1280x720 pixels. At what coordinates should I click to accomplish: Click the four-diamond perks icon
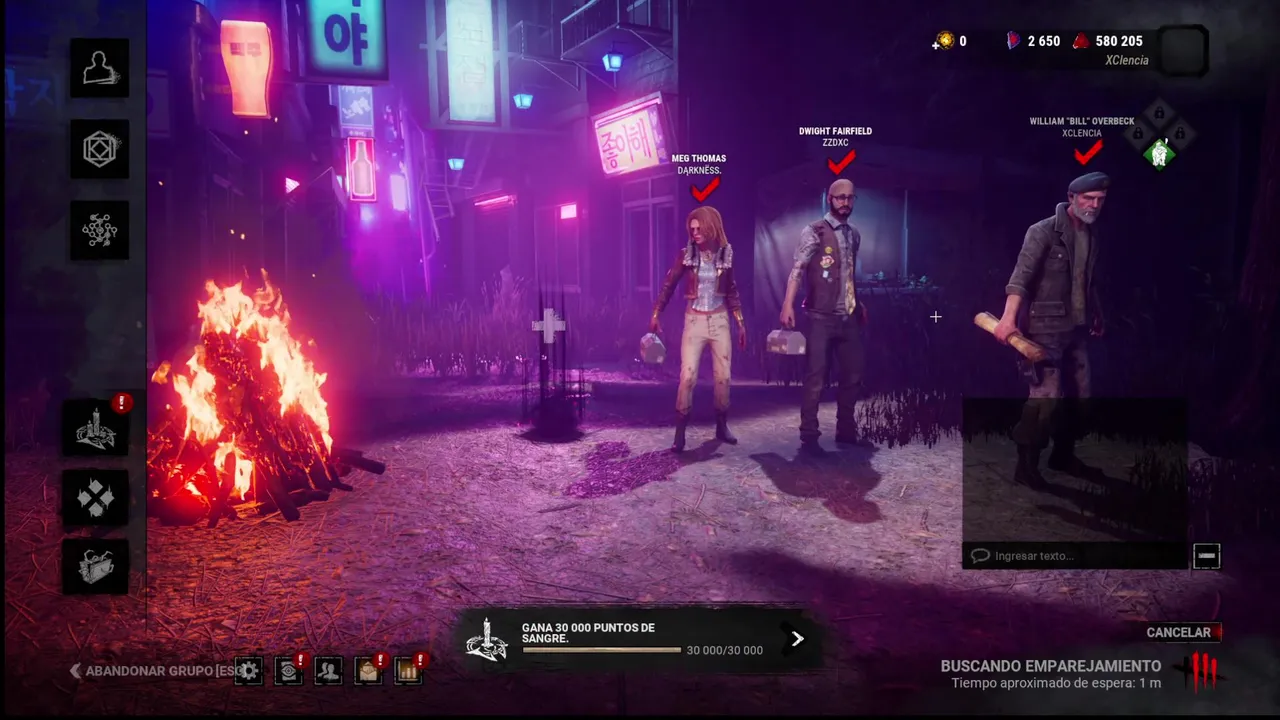click(96, 497)
